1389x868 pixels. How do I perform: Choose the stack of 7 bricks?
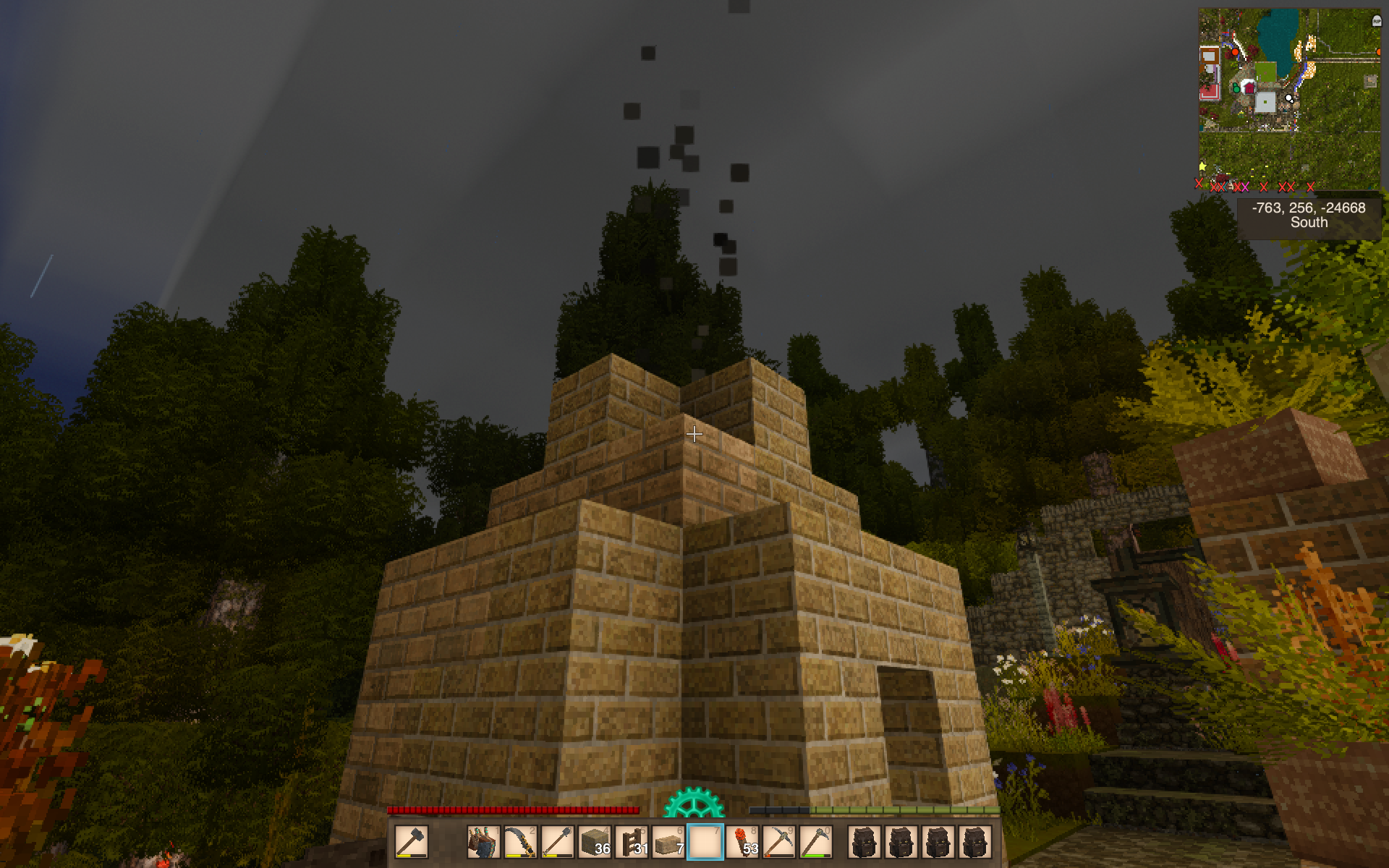[668, 842]
